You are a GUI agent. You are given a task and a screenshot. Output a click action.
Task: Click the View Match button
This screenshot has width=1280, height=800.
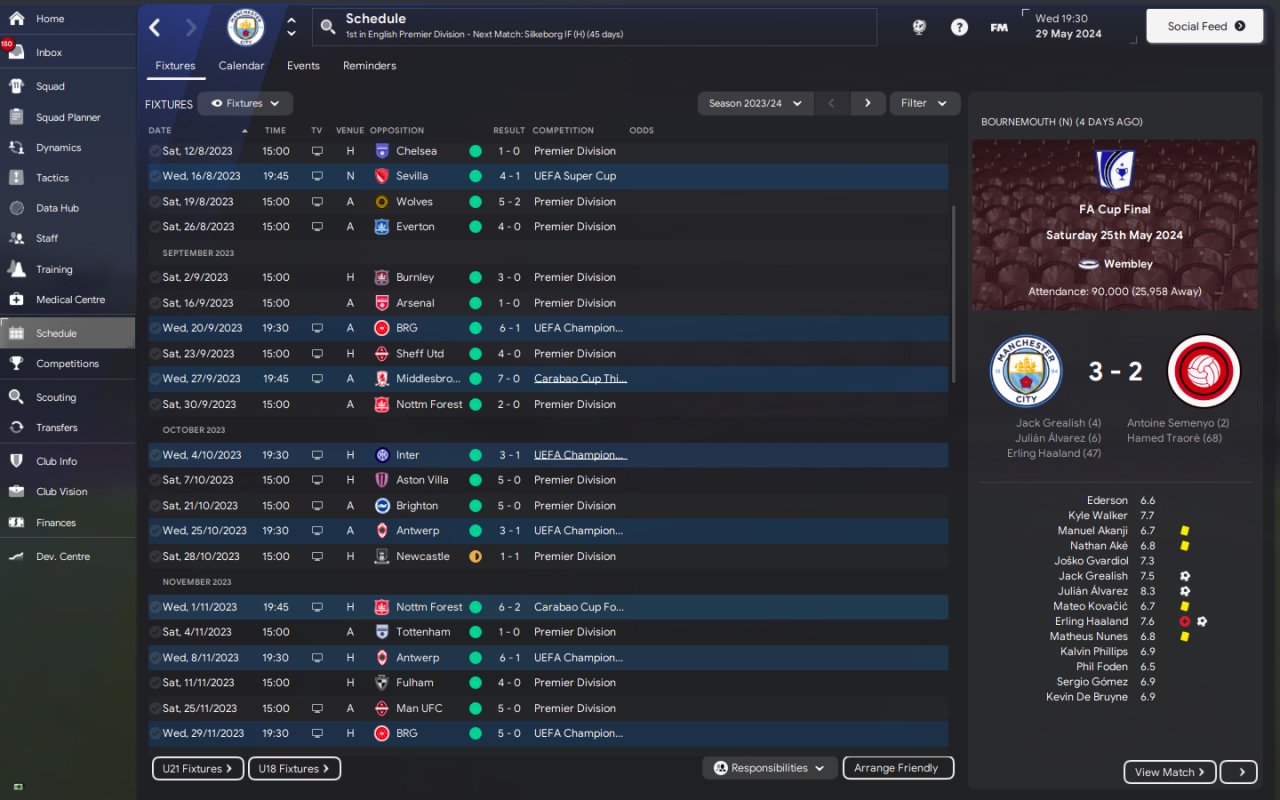click(x=1170, y=772)
